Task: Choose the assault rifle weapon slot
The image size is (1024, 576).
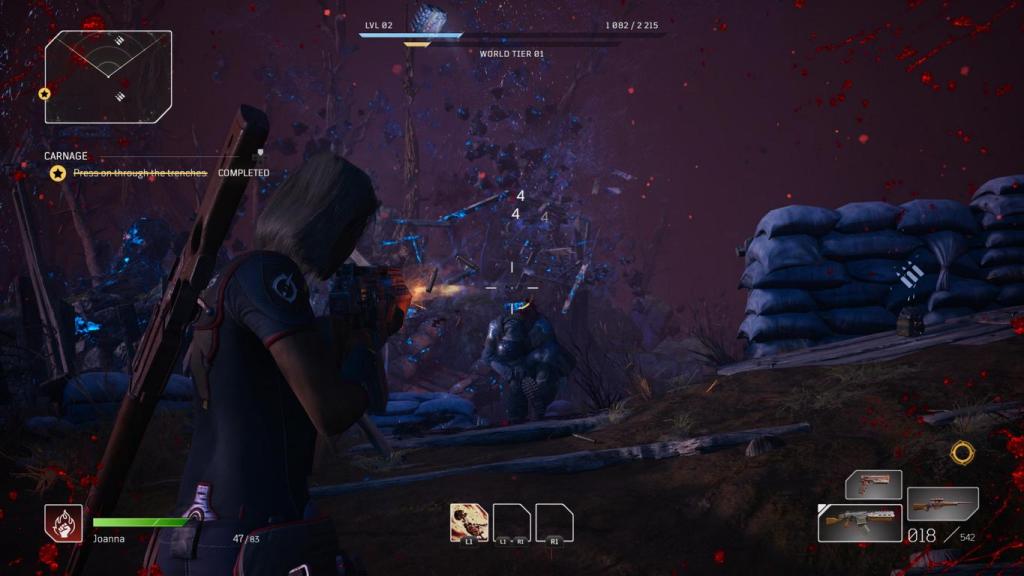Action: pyautogui.click(x=859, y=523)
